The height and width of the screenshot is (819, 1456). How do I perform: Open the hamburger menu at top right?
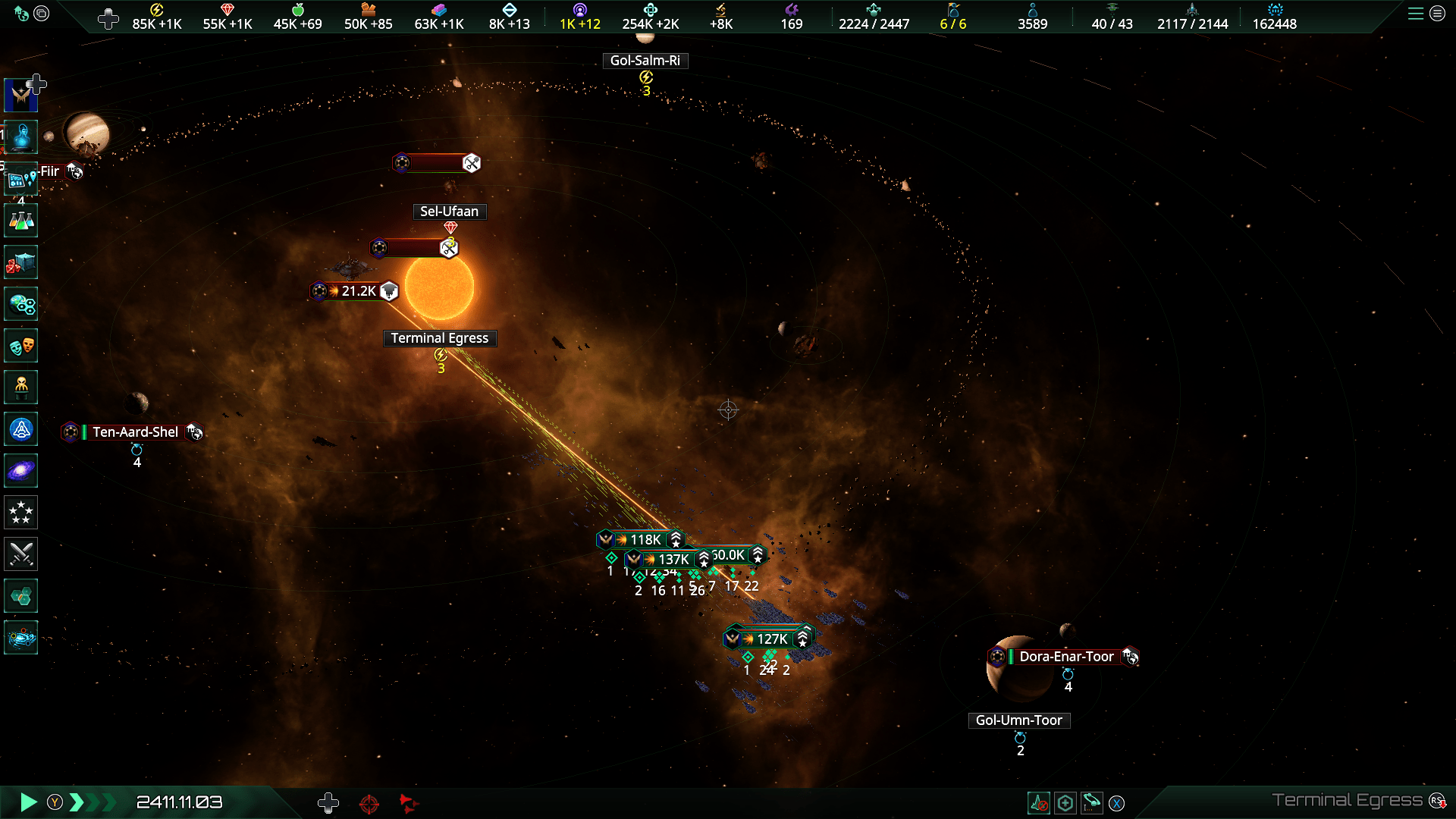click(1417, 14)
